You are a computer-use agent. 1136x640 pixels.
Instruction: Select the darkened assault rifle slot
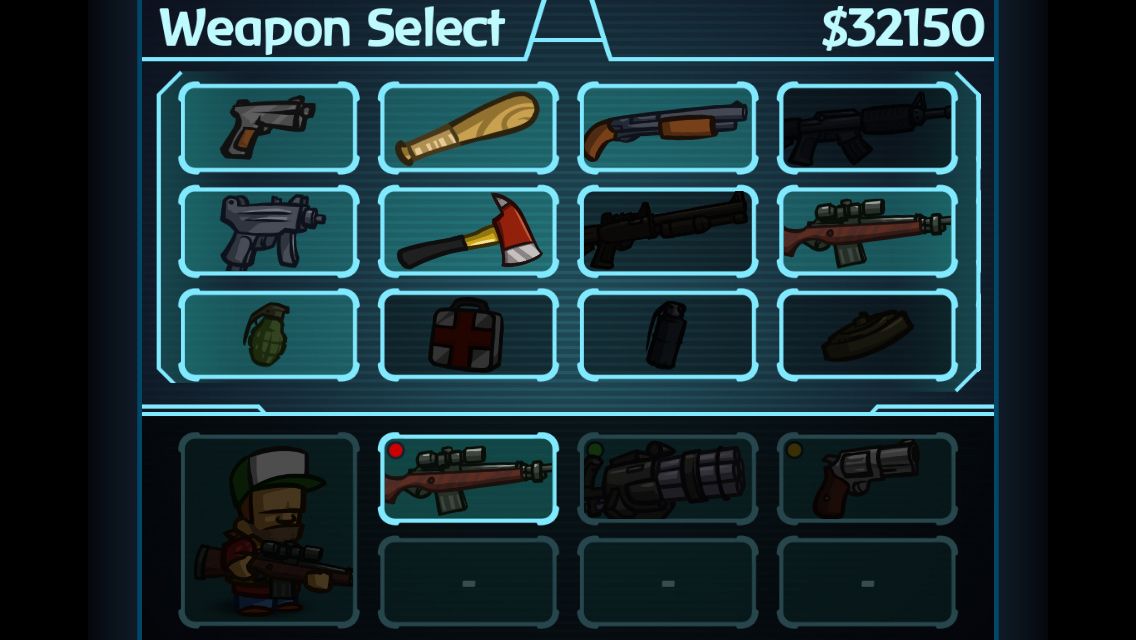click(x=867, y=128)
